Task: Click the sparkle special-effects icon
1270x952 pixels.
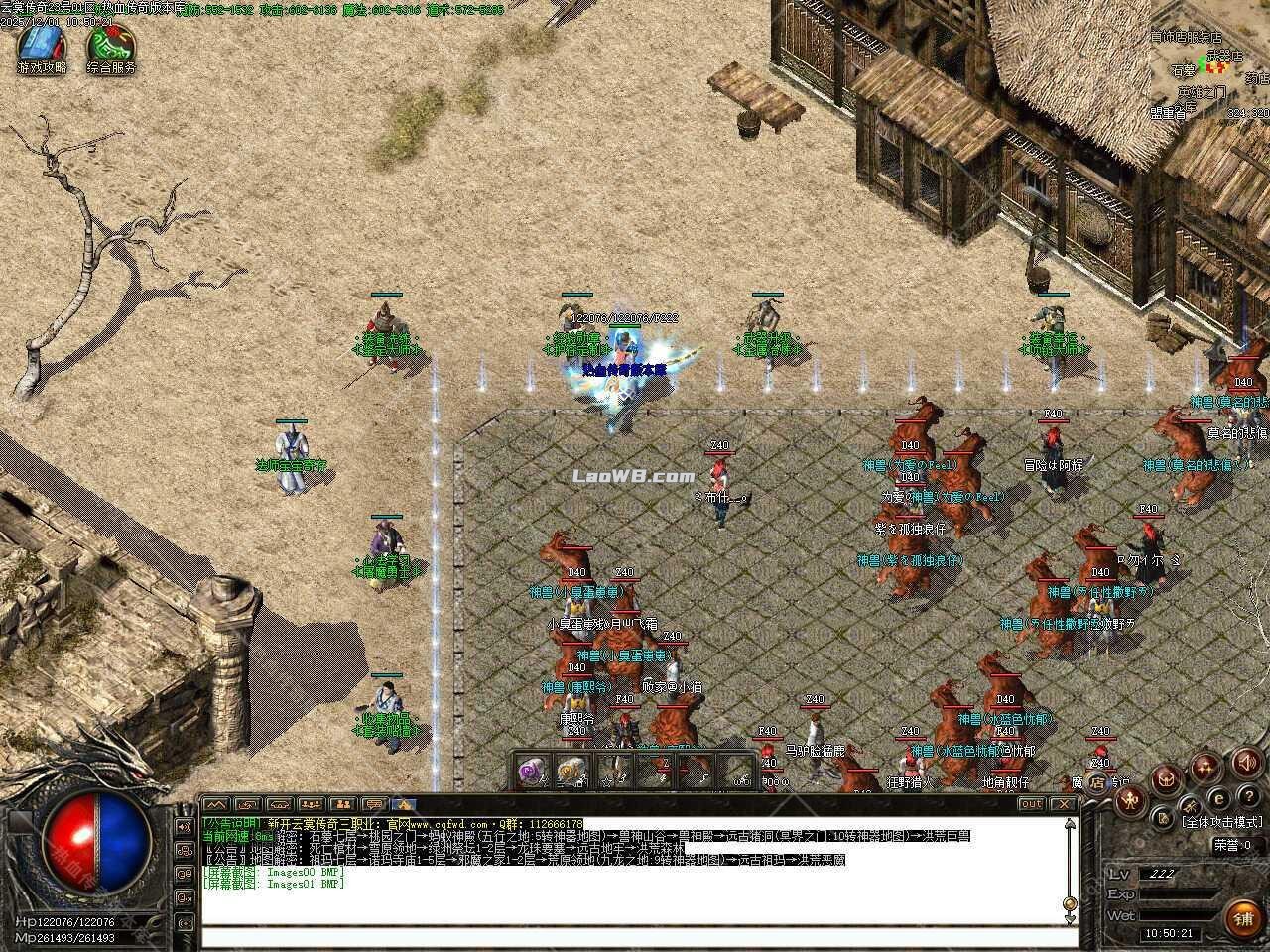Action: click(1204, 766)
